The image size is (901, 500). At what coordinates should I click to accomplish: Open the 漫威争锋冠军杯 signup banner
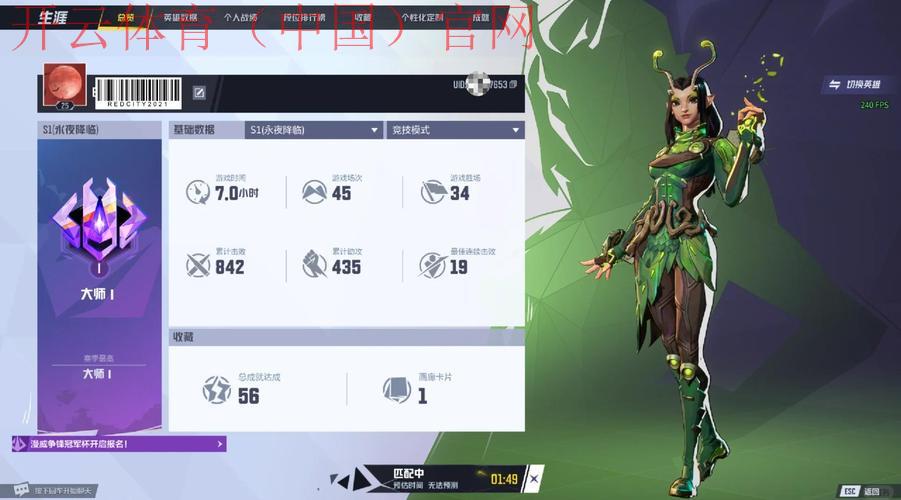coord(118,444)
